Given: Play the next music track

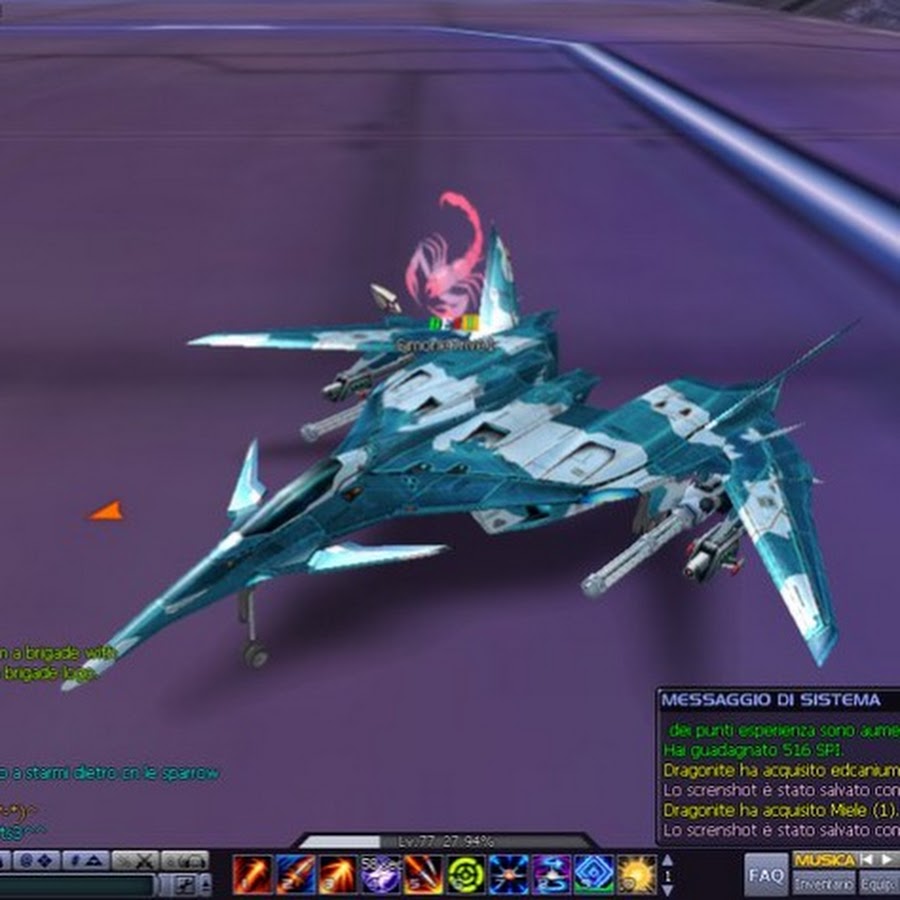Looking at the screenshot, I should pos(887,860).
